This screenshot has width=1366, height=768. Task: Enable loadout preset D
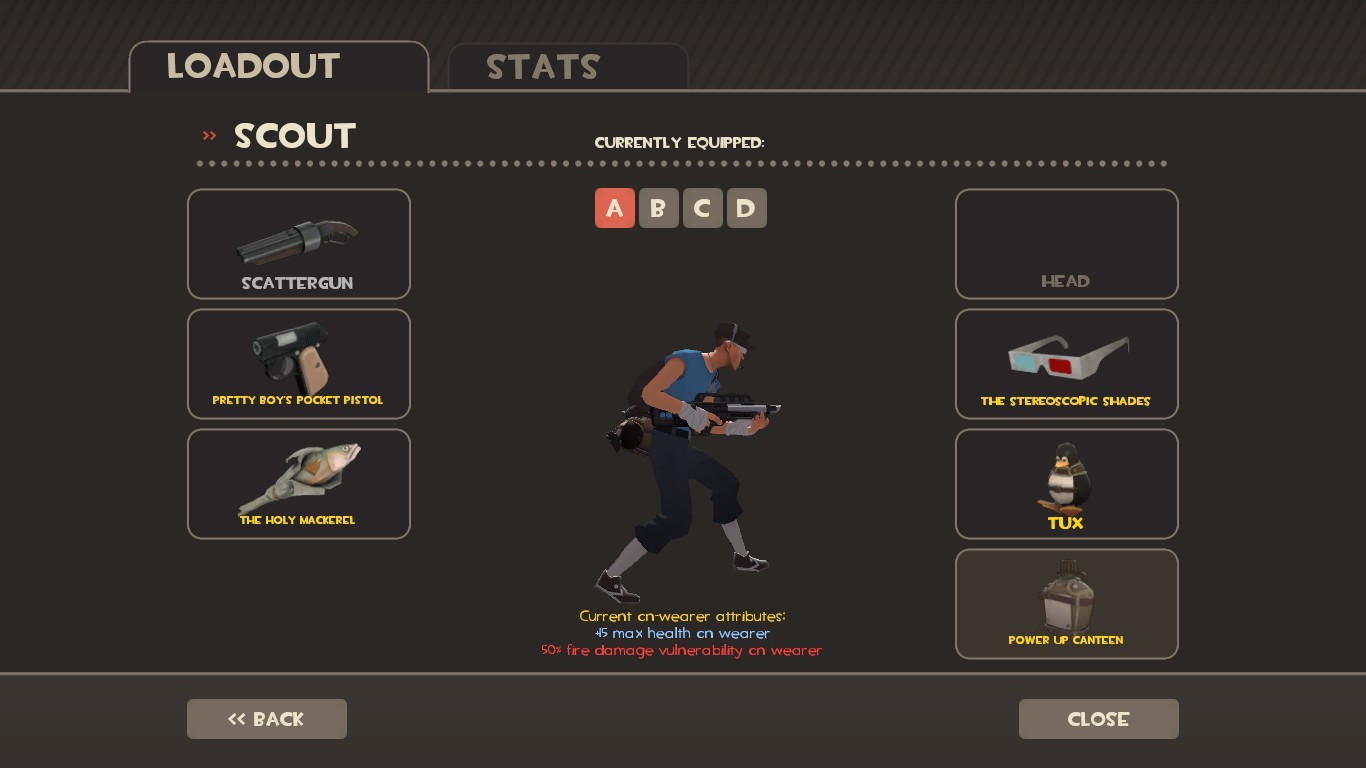pos(747,208)
